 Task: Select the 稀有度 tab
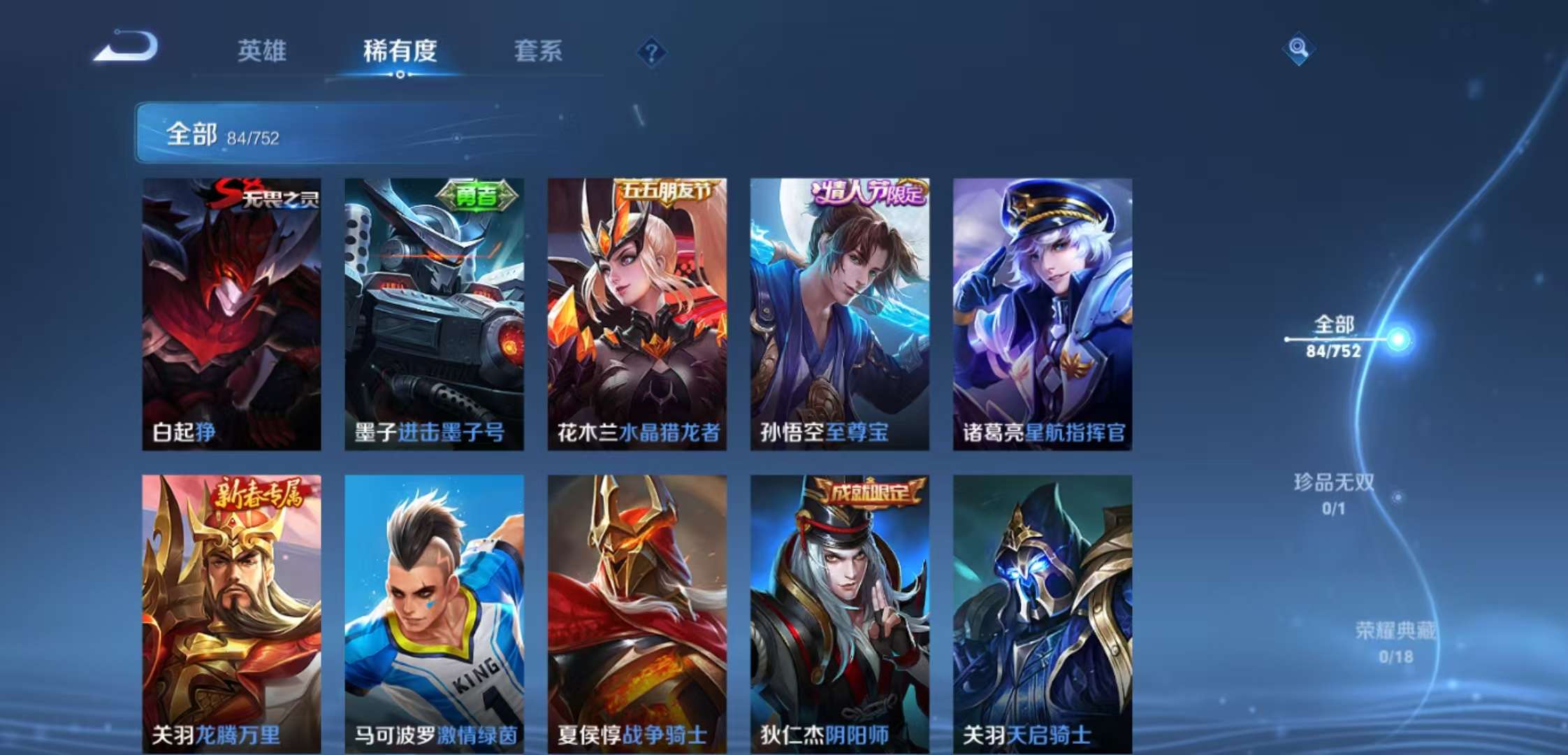coord(400,52)
